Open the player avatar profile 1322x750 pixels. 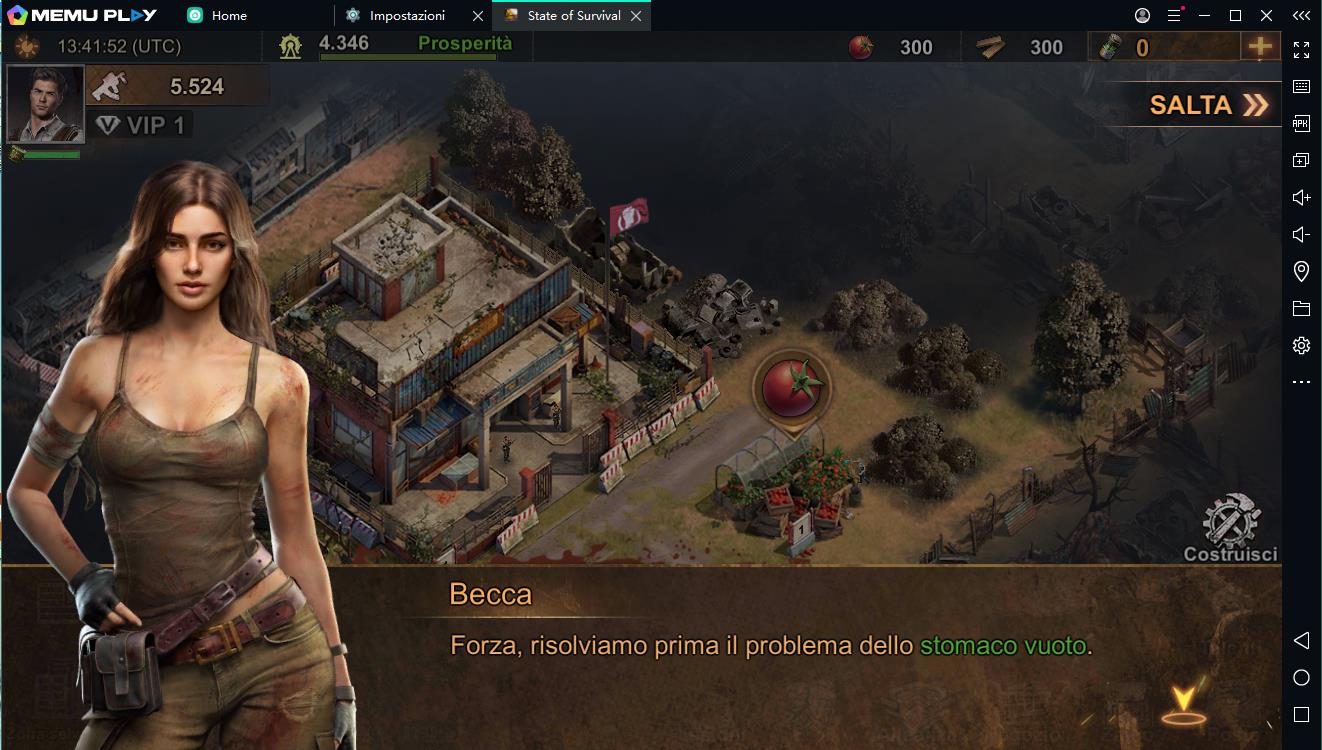coord(45,103)
